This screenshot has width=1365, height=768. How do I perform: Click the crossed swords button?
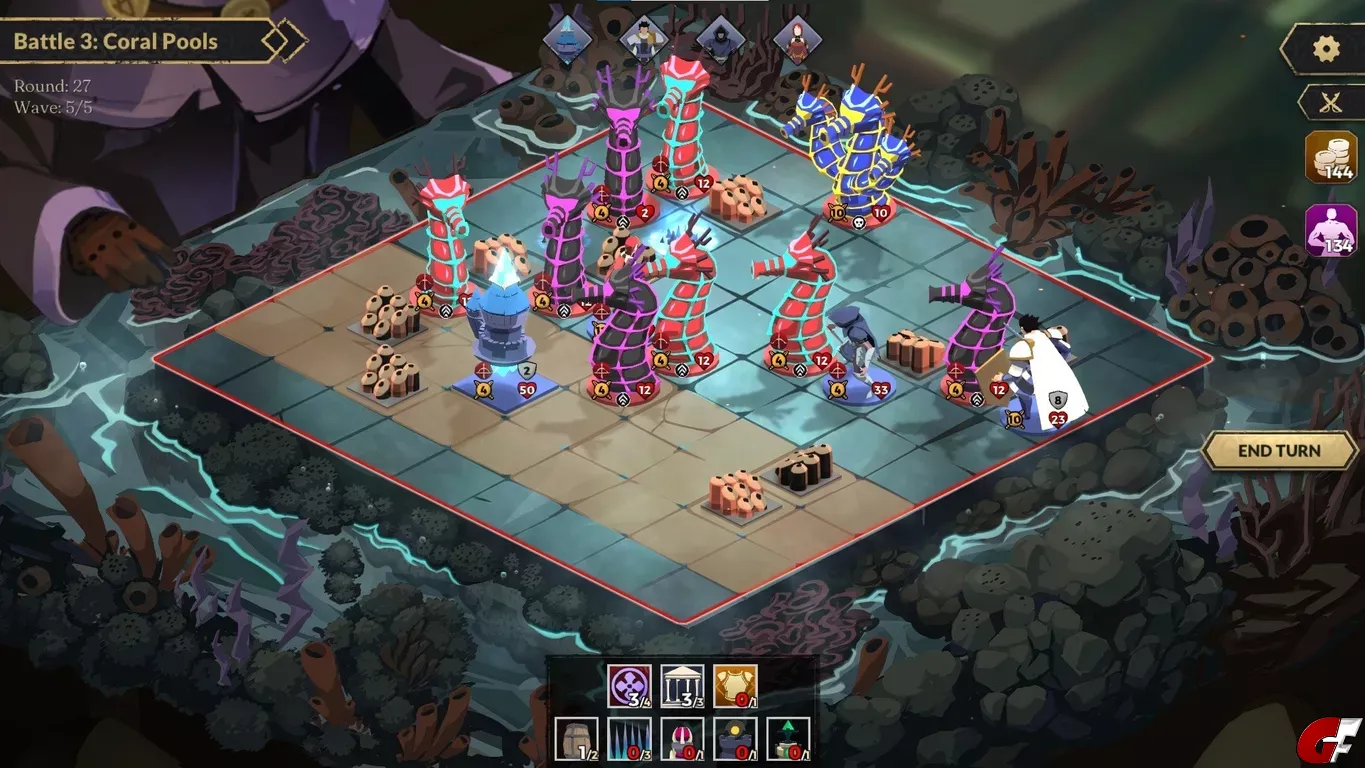coord(1329,102)
